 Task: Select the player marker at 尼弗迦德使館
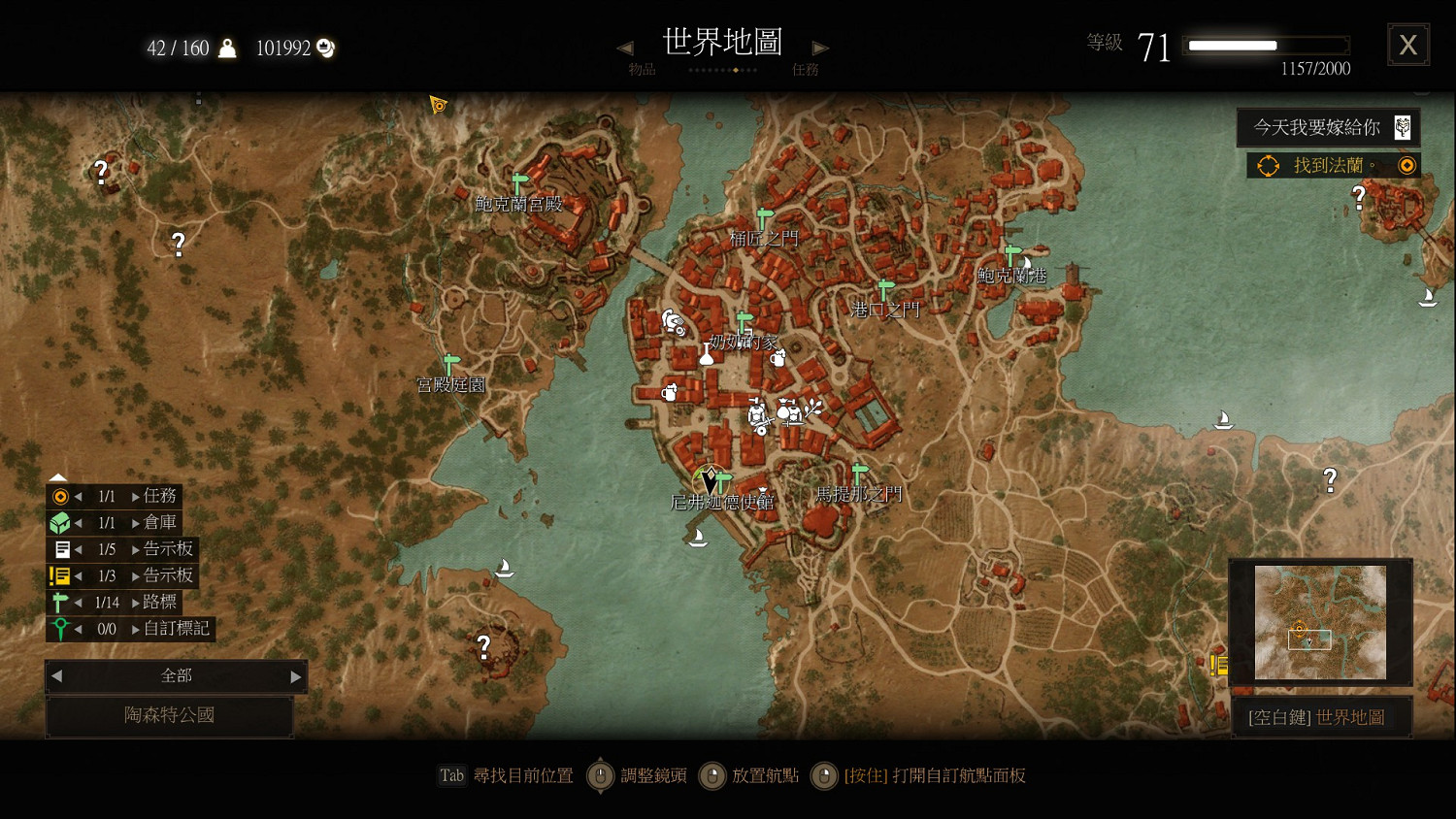coord(709,479)
